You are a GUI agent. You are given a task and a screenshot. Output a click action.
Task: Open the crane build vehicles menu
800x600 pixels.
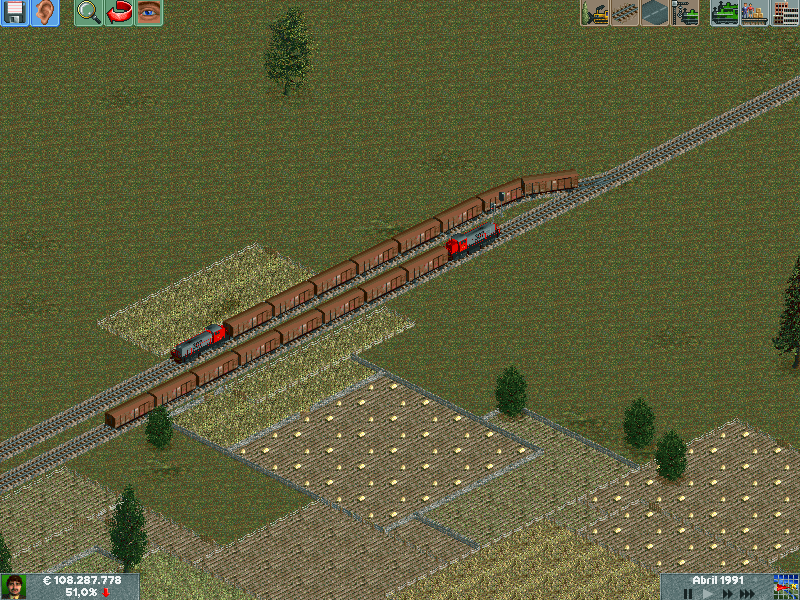point(685,13)
